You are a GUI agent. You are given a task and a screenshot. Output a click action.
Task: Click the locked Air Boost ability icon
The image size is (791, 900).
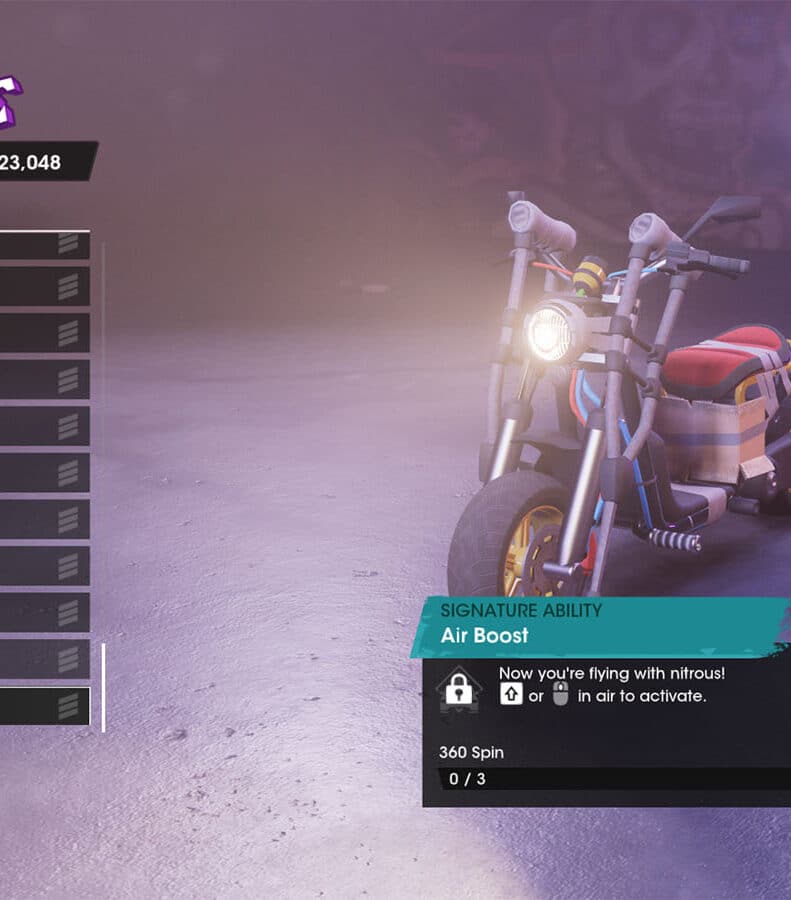(x=459, y=689)
